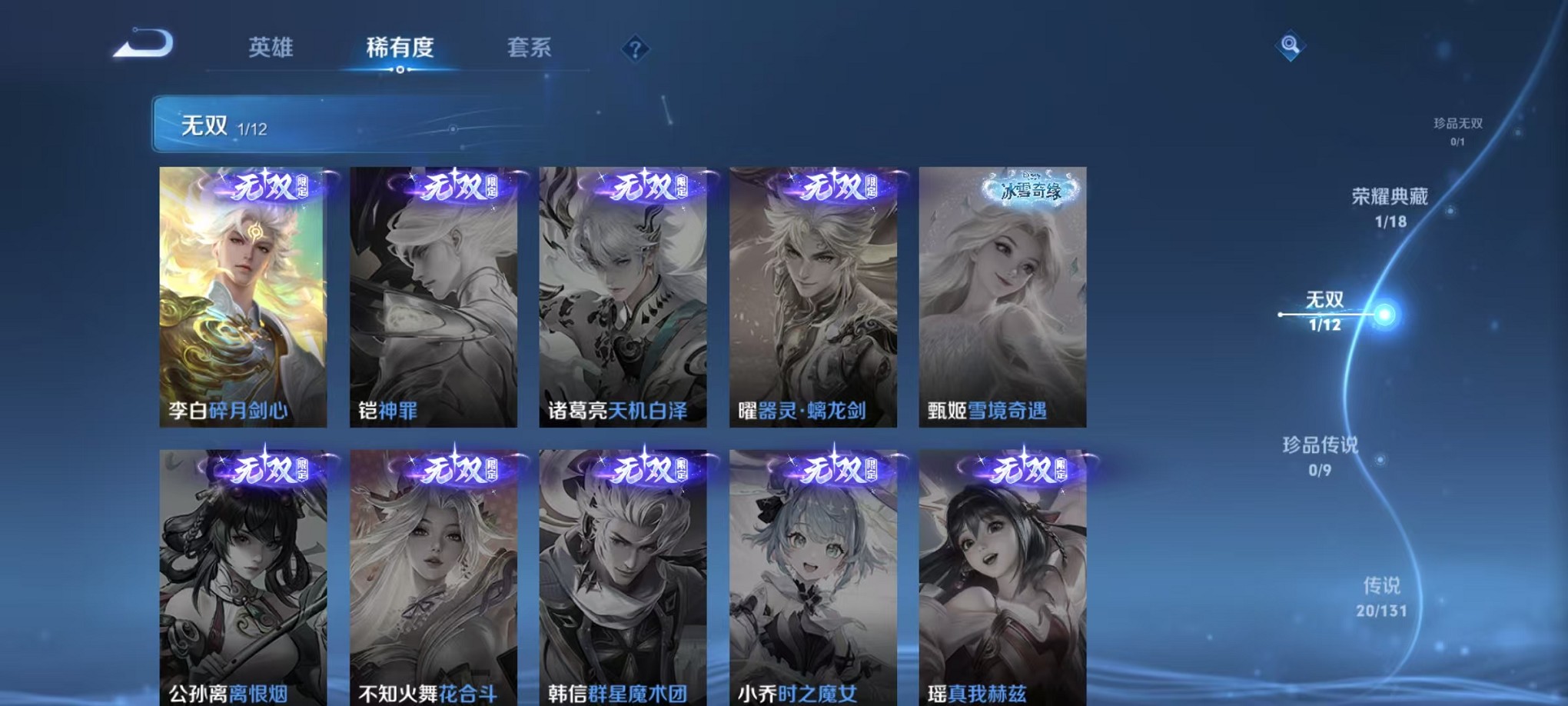Select the 珍品无双 rarity category
Viewport: 1568px width, 706px height.
(x=1460, y=129)
